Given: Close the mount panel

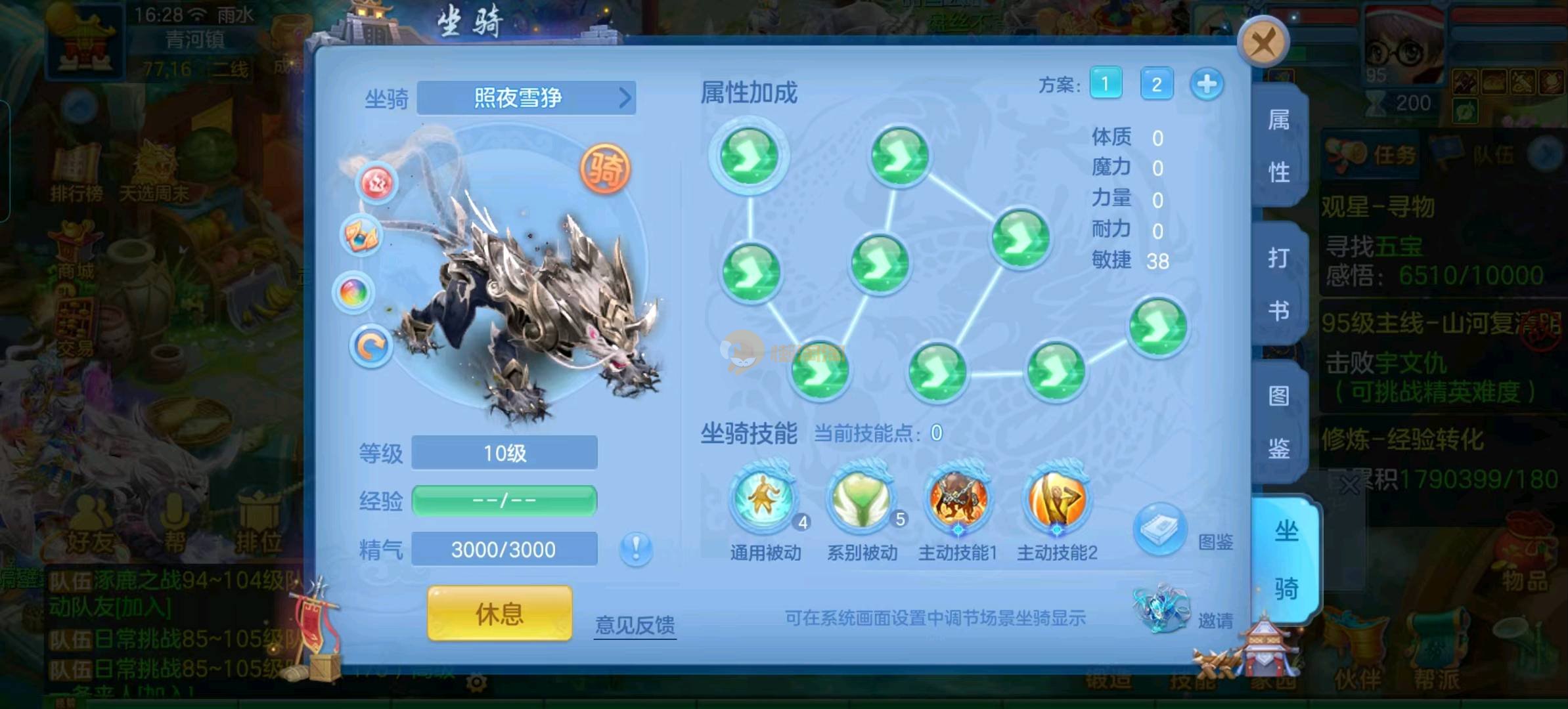Looking at the screenshot, I should click(x=1263, y=43).
